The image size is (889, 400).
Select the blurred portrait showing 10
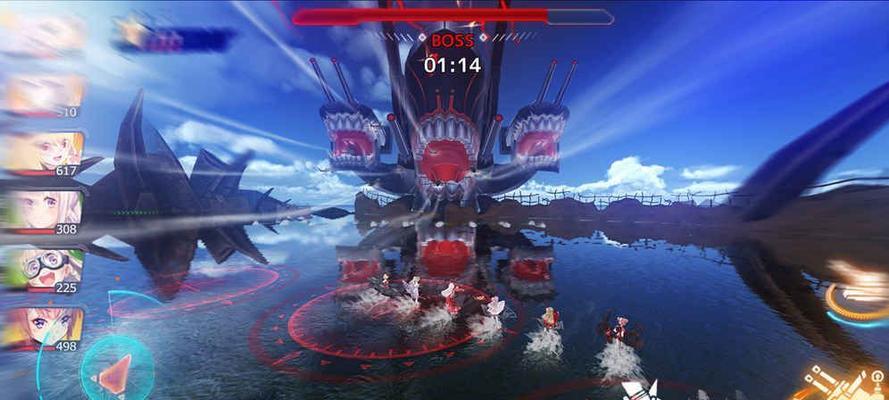click(42, 94)
